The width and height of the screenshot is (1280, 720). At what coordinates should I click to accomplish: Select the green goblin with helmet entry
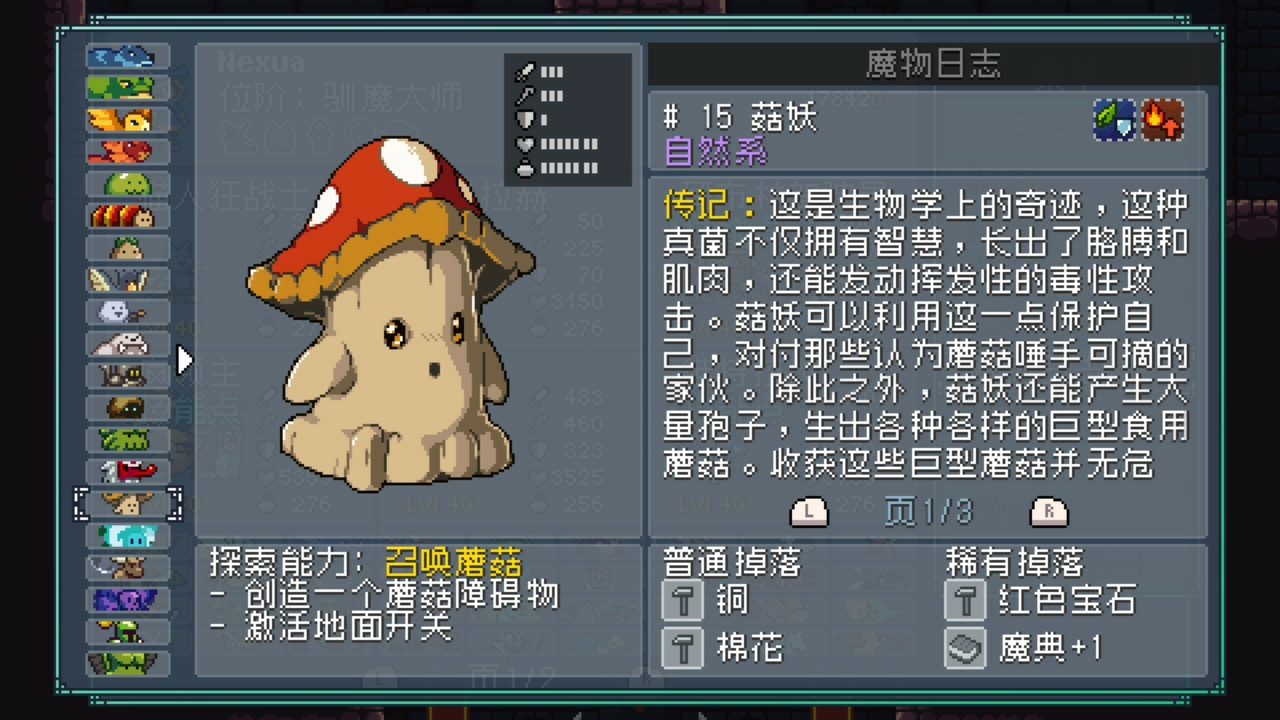coord(127,632)
